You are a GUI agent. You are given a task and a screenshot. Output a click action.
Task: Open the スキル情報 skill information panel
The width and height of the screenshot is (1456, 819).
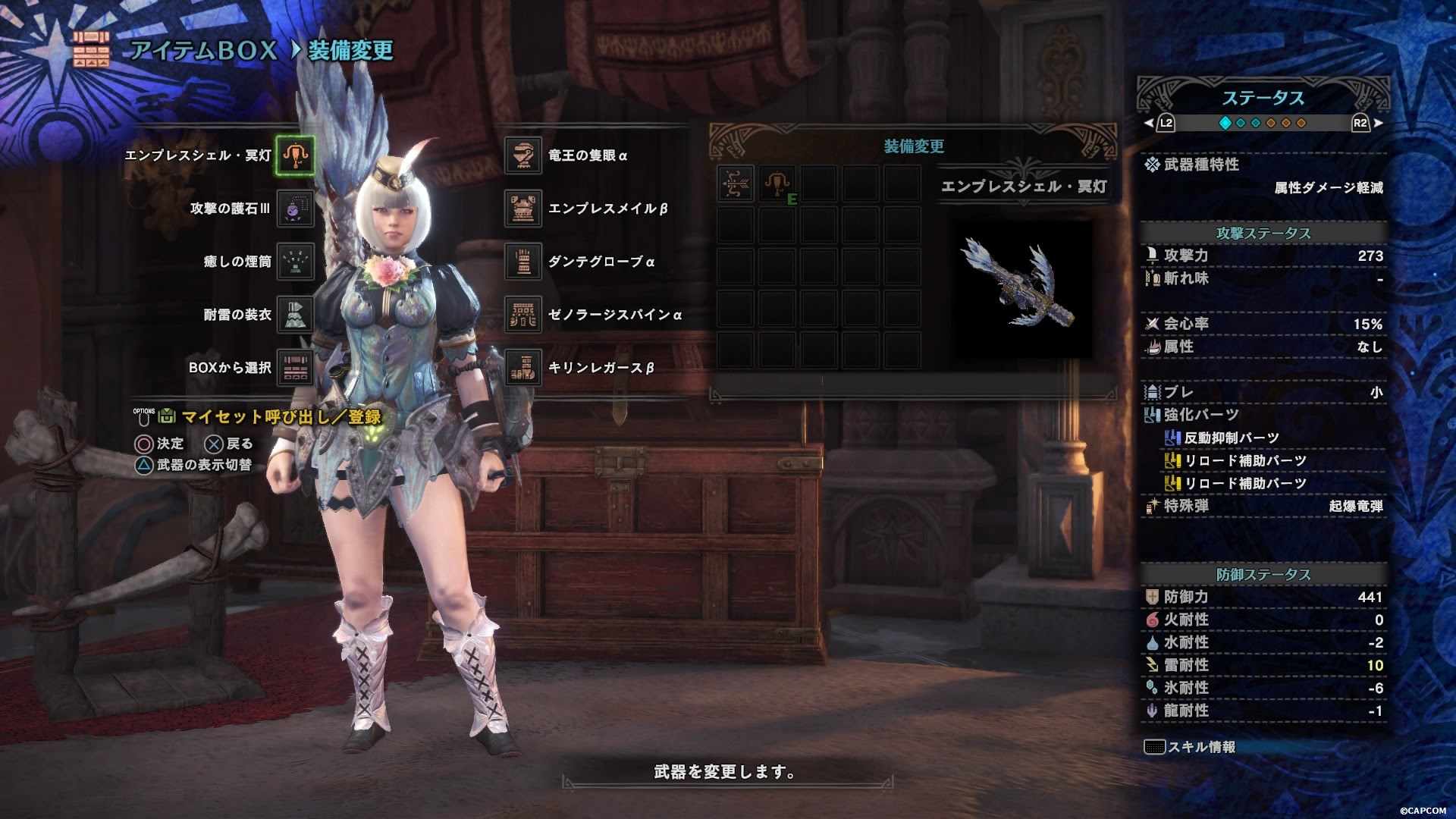tap(1191, 745)
